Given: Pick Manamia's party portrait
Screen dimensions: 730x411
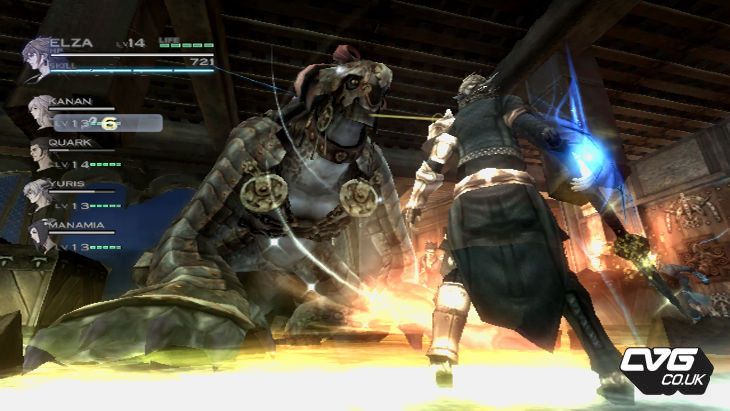Looking at the screenshot, I should 41,234.
